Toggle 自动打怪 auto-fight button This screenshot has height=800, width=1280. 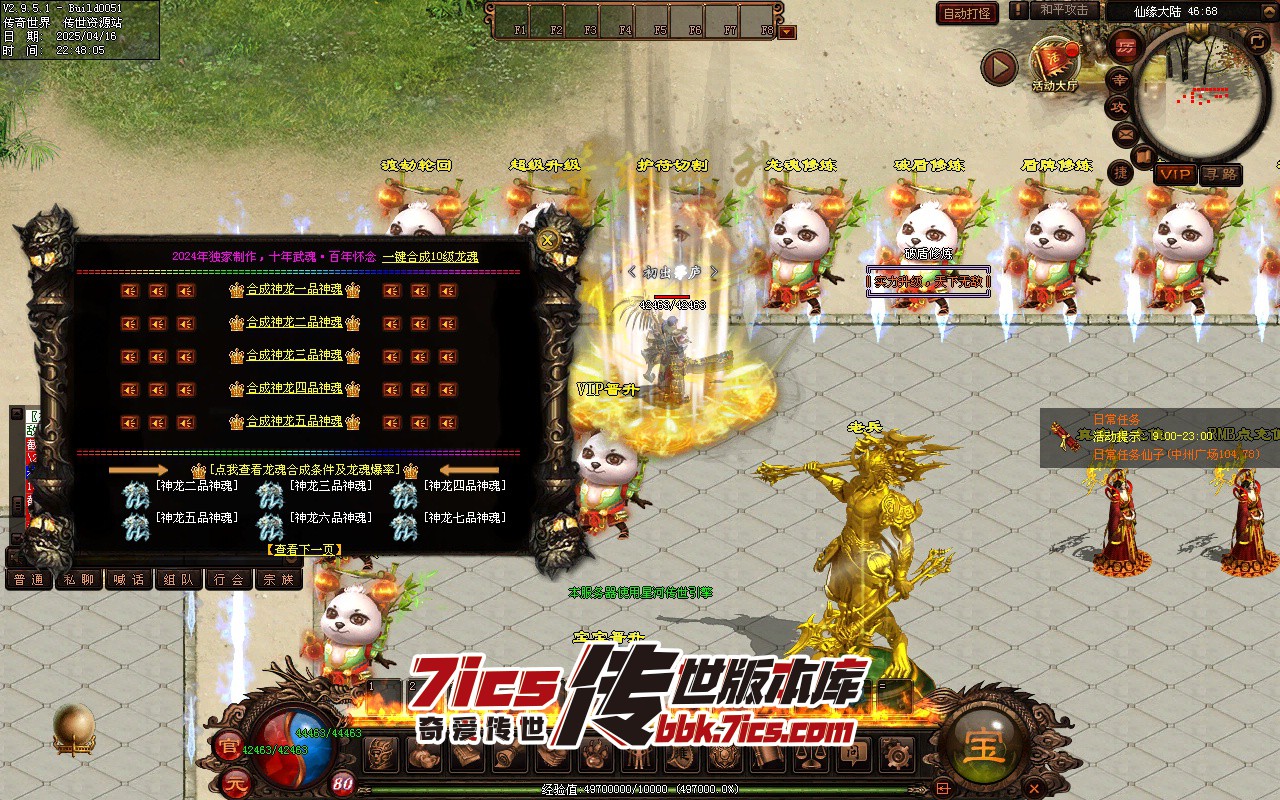967,13
